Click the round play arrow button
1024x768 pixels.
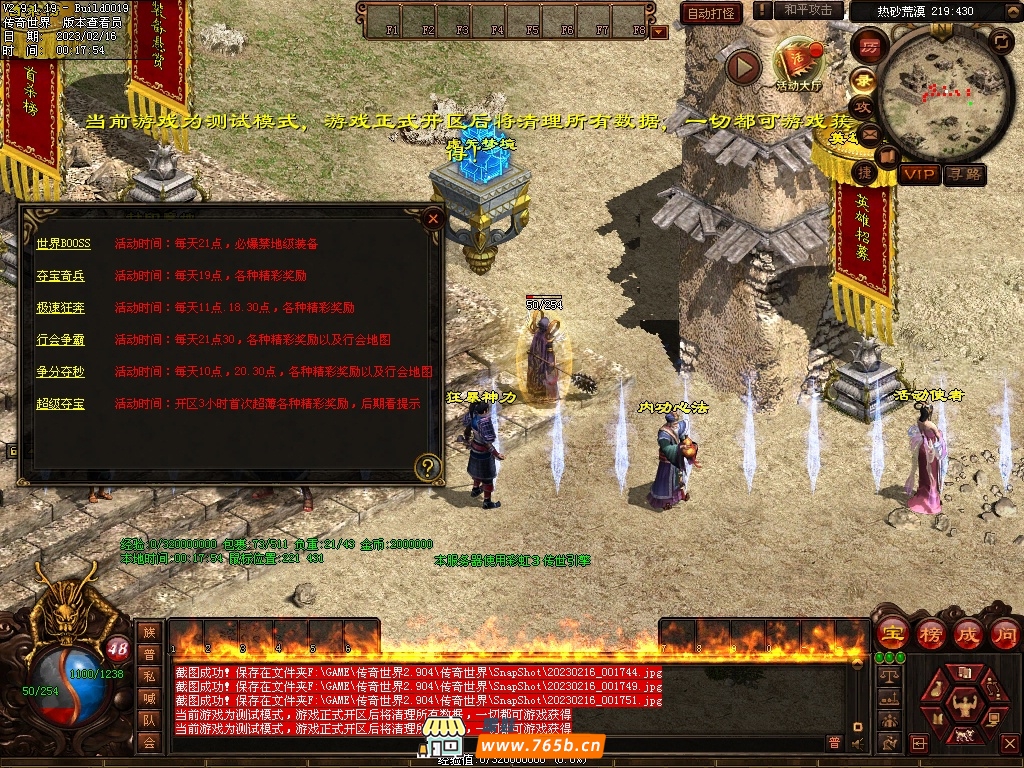tap(743, 67)
